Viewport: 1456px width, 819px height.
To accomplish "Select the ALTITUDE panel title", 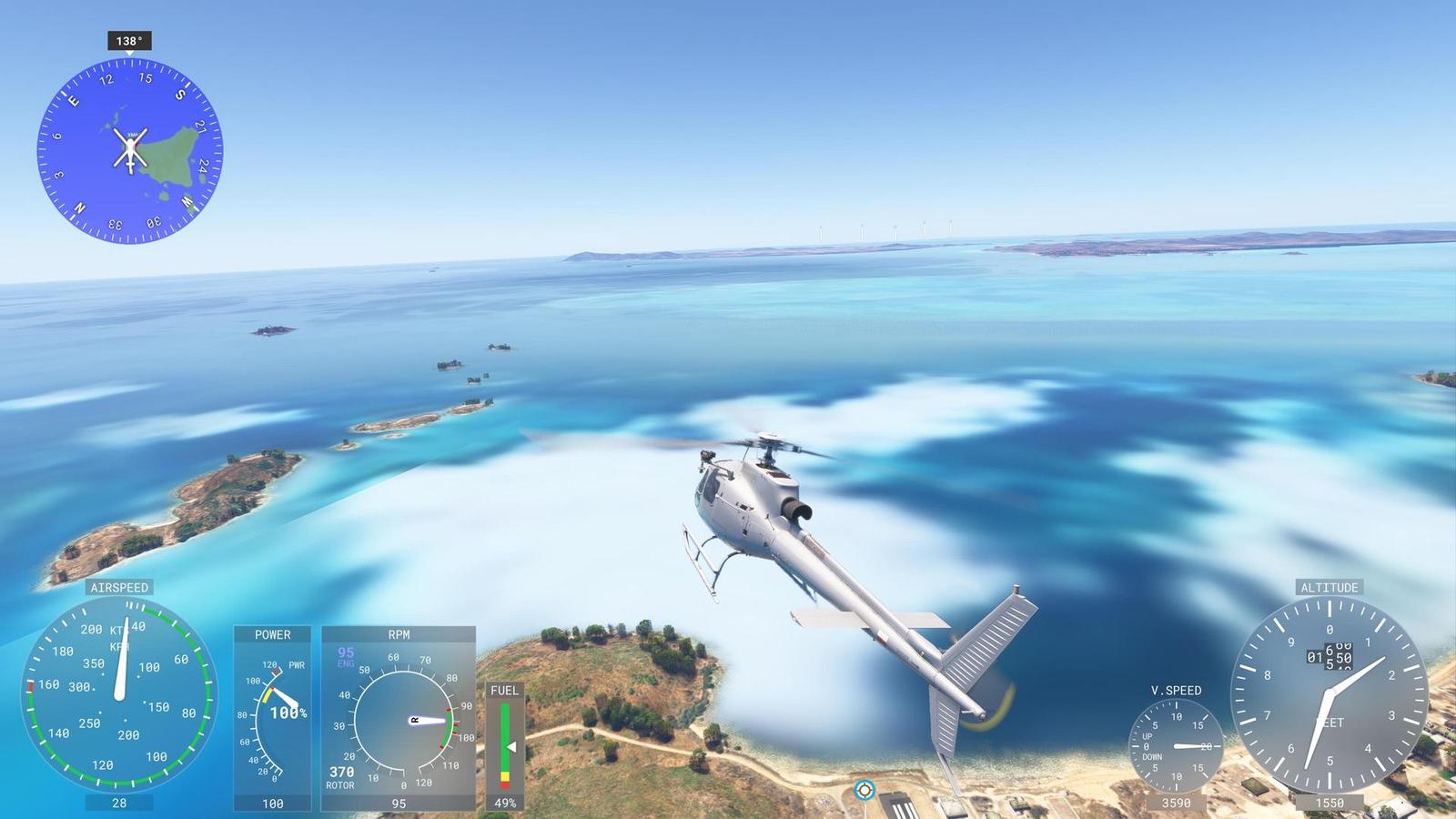I will tap(1329, 588).
